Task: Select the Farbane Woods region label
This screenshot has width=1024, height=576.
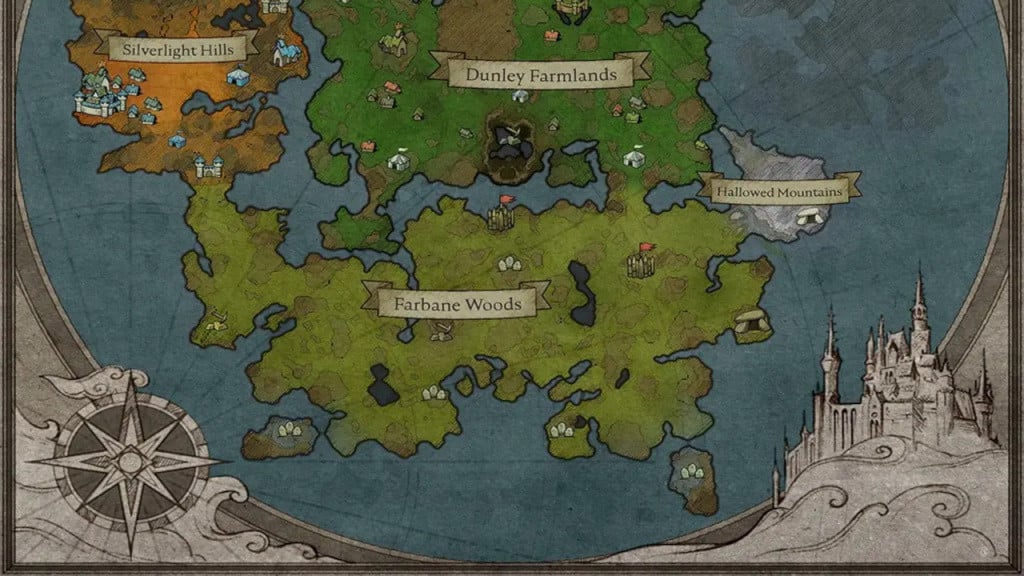Action: (457, 300)
